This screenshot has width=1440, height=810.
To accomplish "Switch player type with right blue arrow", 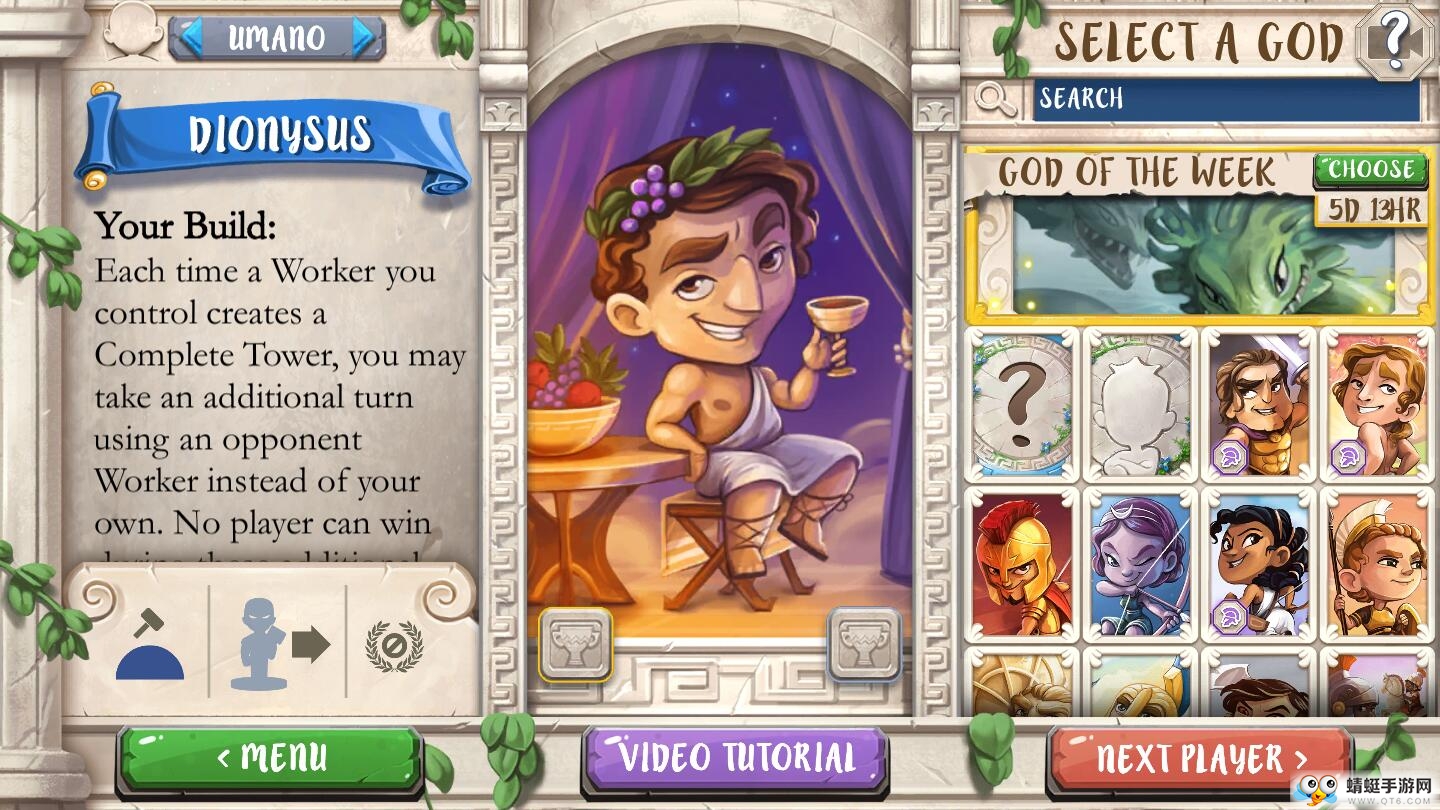I will [365, 37].
